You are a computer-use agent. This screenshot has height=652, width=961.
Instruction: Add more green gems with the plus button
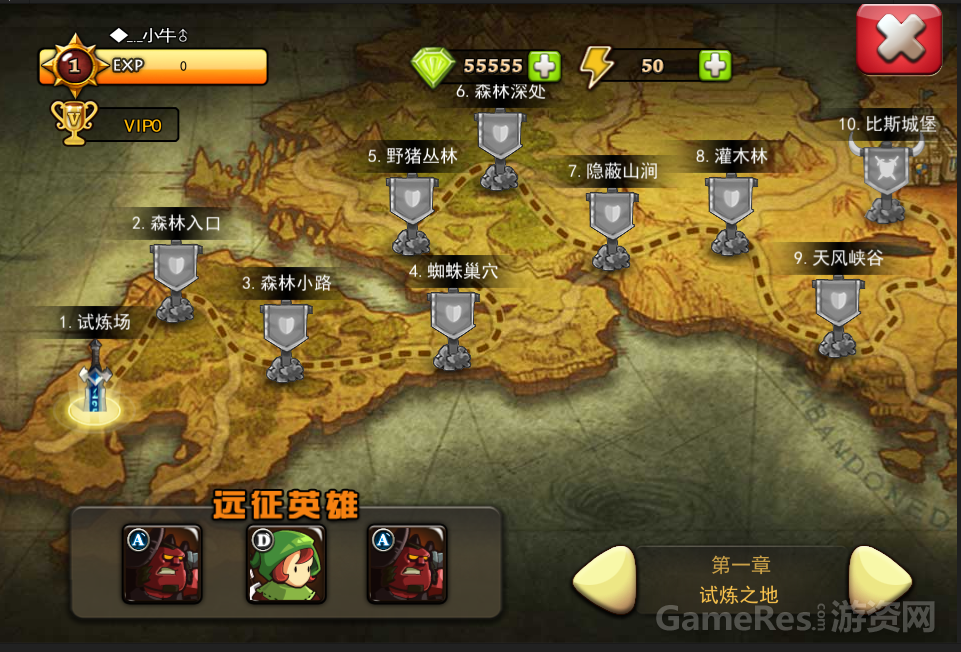pos(544,66)
